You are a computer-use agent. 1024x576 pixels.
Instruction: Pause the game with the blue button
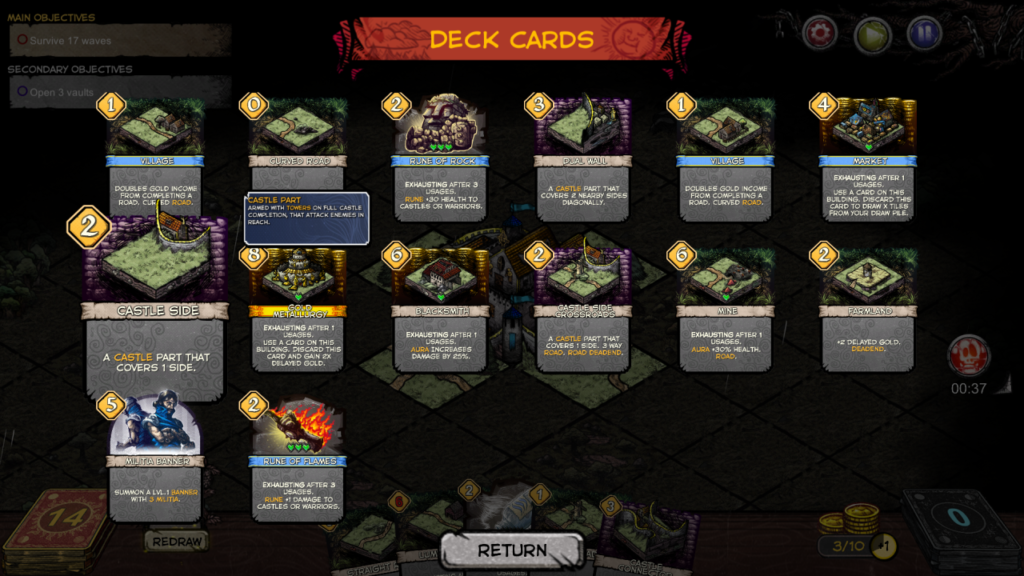click(x=925, y=33)
